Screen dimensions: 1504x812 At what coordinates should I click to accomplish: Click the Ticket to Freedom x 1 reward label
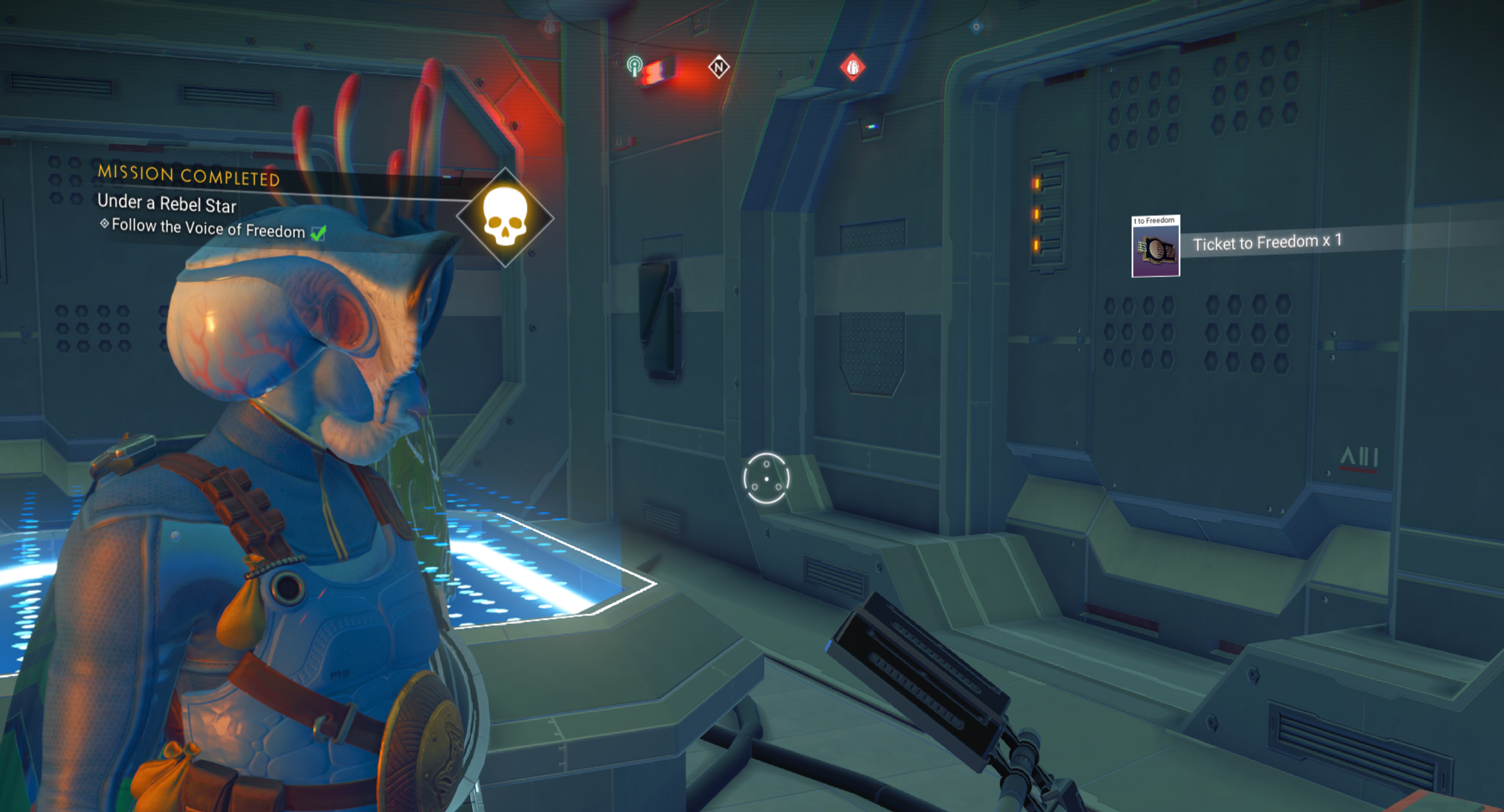click(1267, 243)
